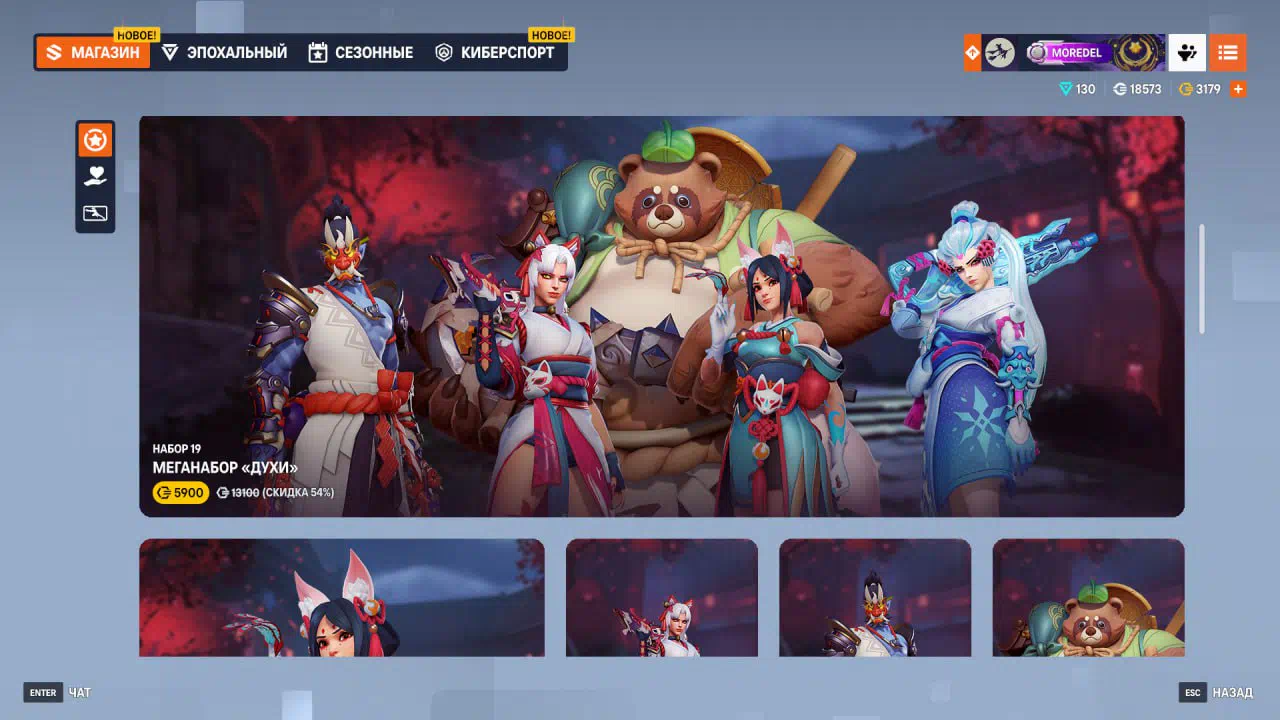Image resolution: width=1280 pixels, height=720 pixels.
Task: Select the white-haired kitsune skin tile
Action: coord(661,598)
